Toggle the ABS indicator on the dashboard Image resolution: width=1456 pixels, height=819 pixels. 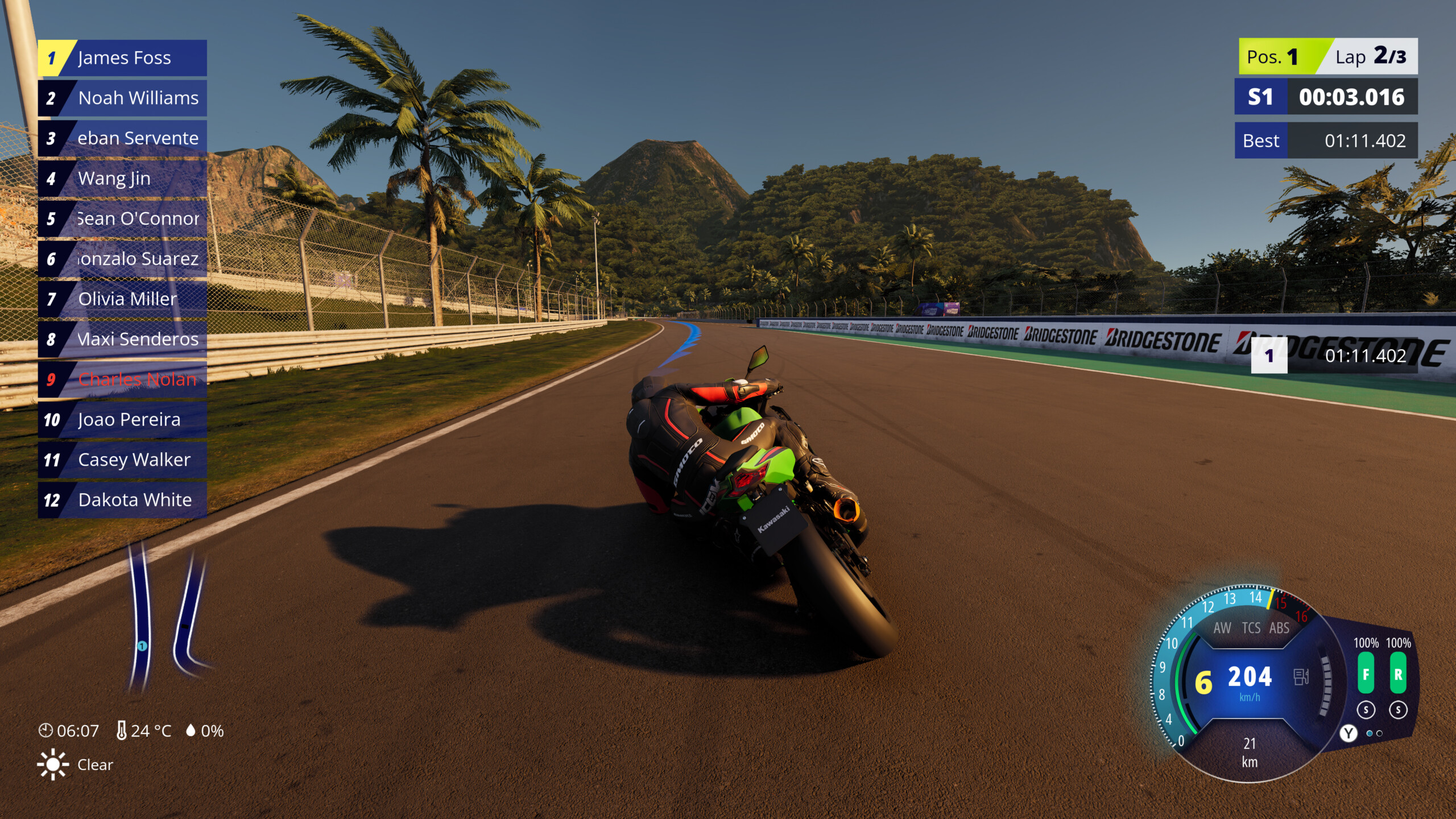pos(1279,628)
